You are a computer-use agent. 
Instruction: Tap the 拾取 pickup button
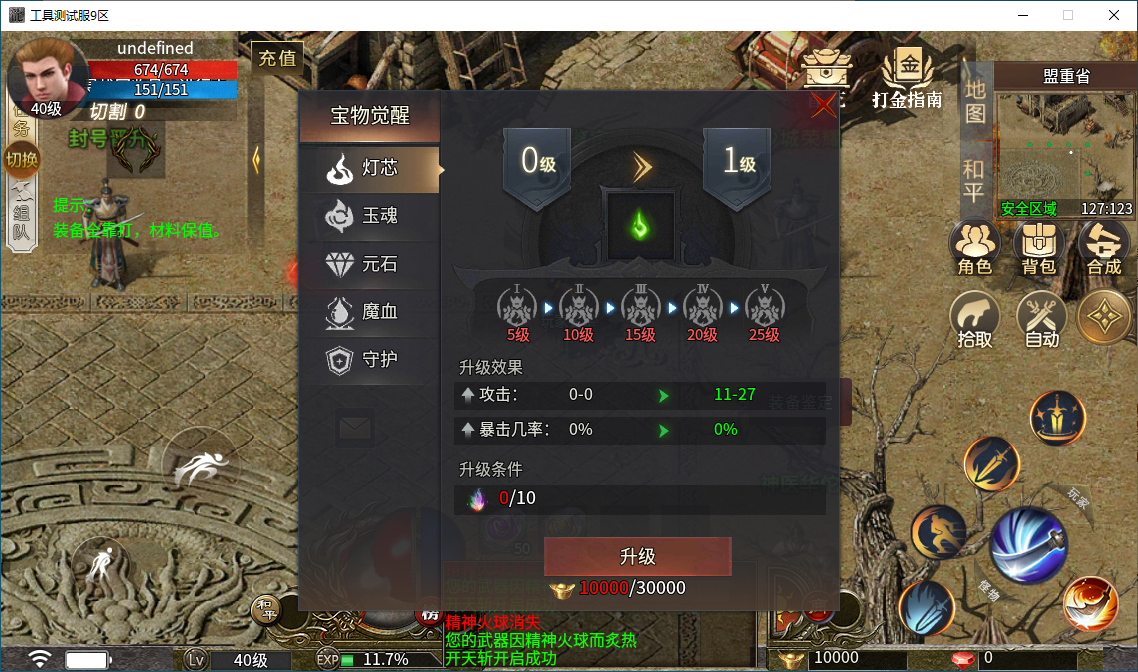(x=974, y=320)
